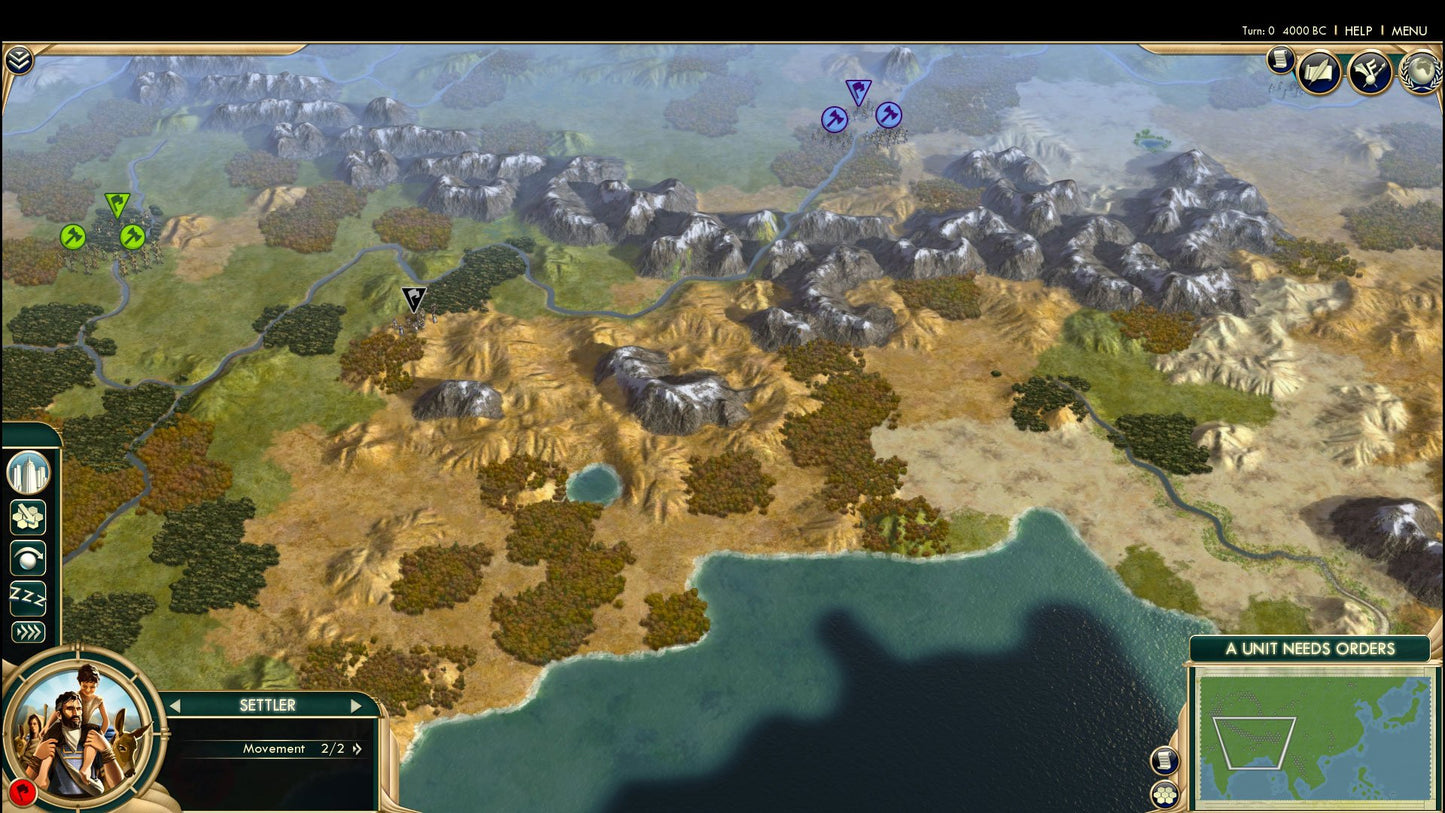Open the notification scroll icon below the minimap
Viewport: 1445px width, 813px height.
(1164, 760)
